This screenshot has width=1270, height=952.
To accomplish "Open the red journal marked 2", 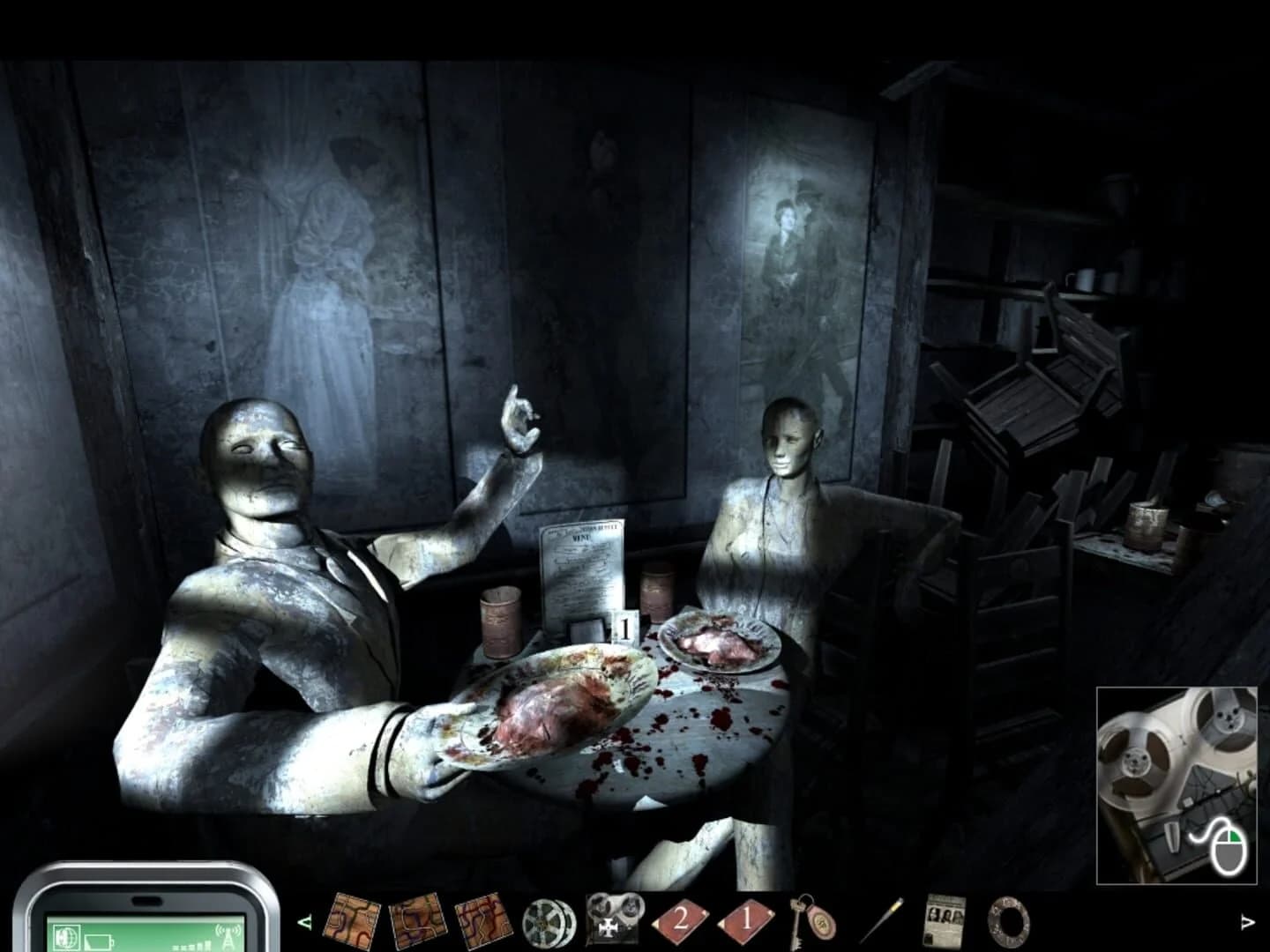I will pos(678,921).
